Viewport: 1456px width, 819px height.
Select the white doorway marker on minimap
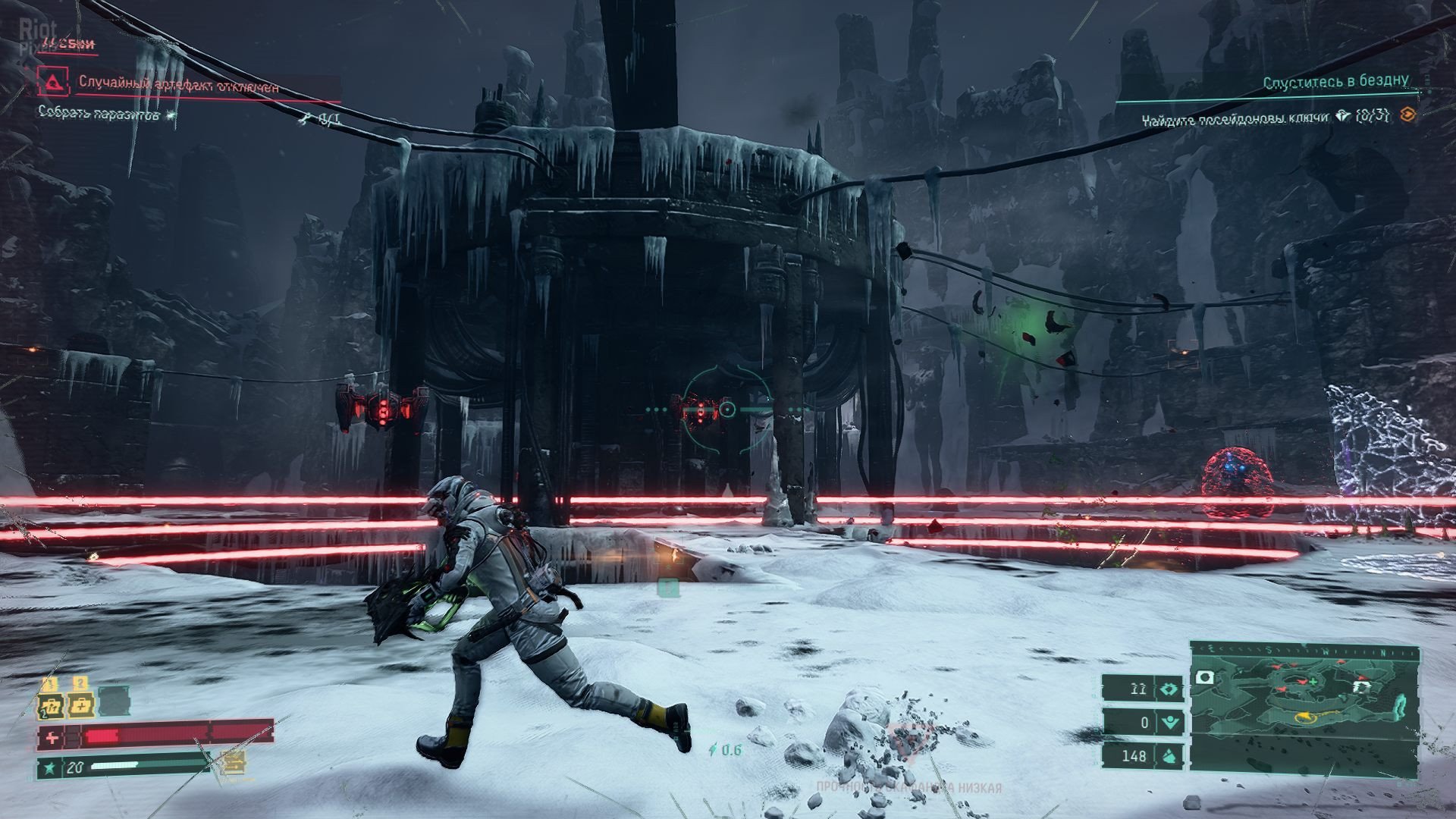pyautogui.click(x=1362, y=686)
